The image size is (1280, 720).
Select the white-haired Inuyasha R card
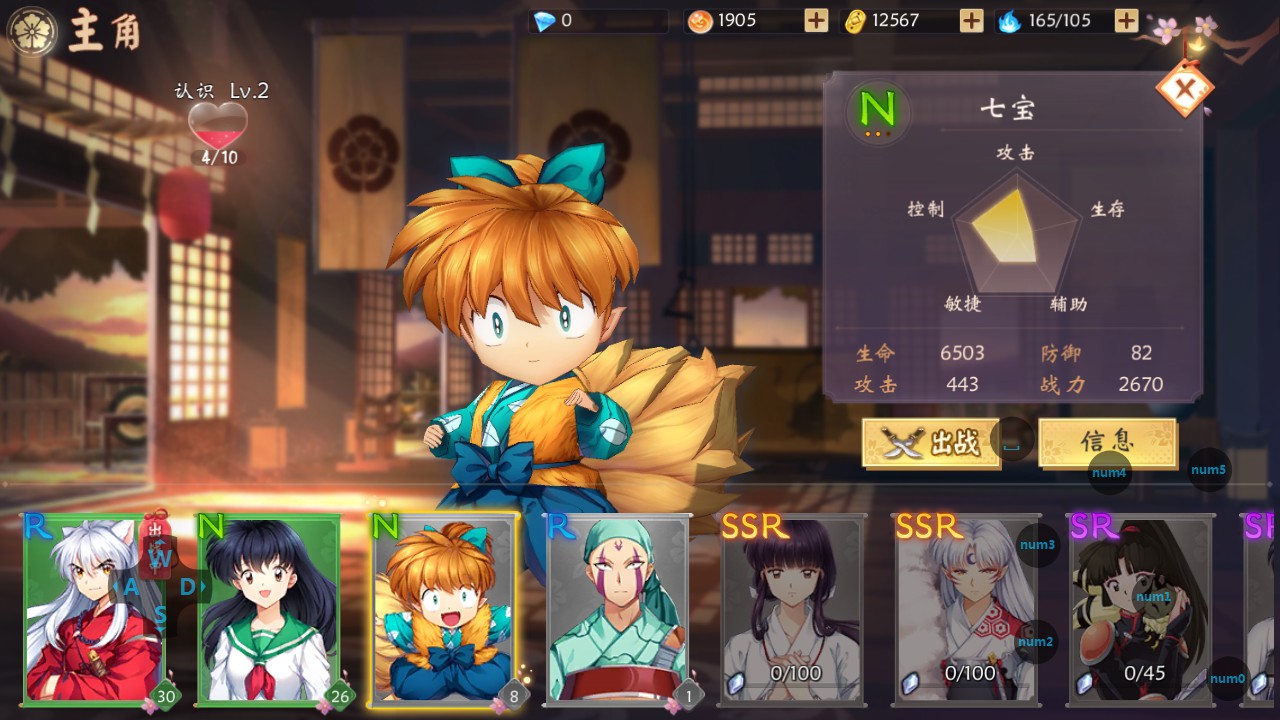pyautogui.click(x=94, y=609)
